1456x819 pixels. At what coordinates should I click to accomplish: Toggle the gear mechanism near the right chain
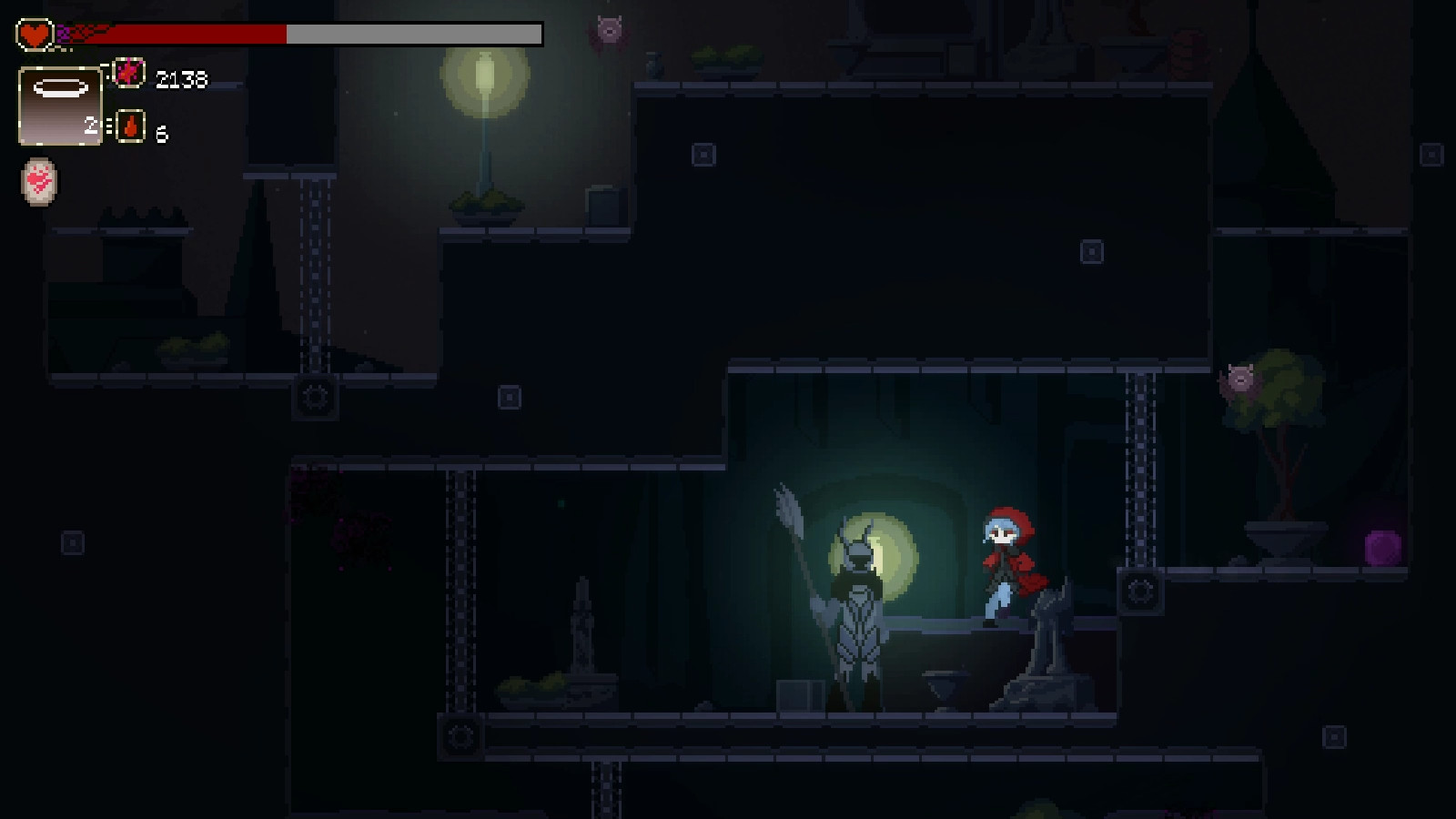[1138, 592]
